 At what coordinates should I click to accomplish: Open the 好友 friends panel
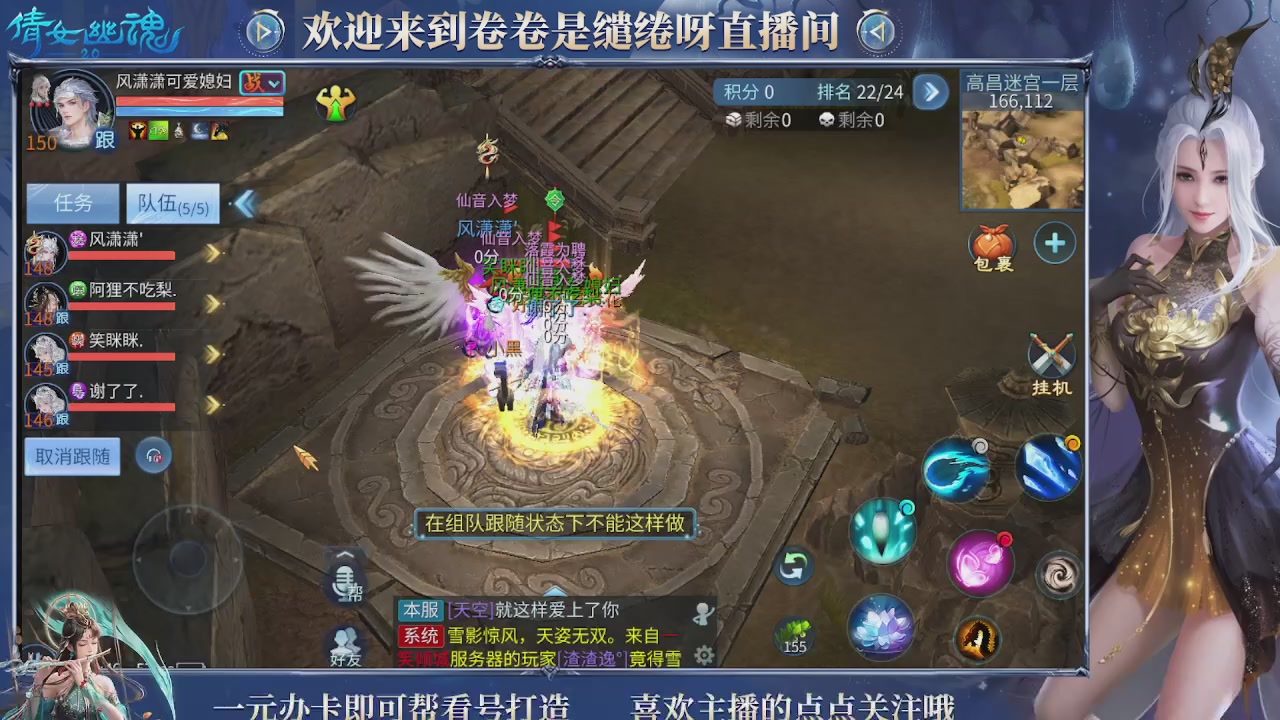tap(345, 646)
